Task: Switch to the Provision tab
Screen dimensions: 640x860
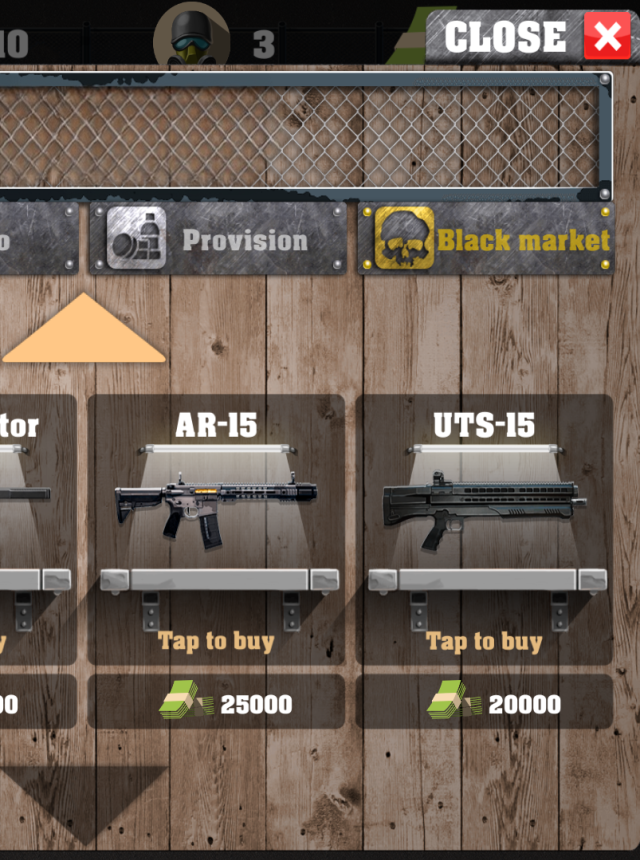Action: coord(218,240)
